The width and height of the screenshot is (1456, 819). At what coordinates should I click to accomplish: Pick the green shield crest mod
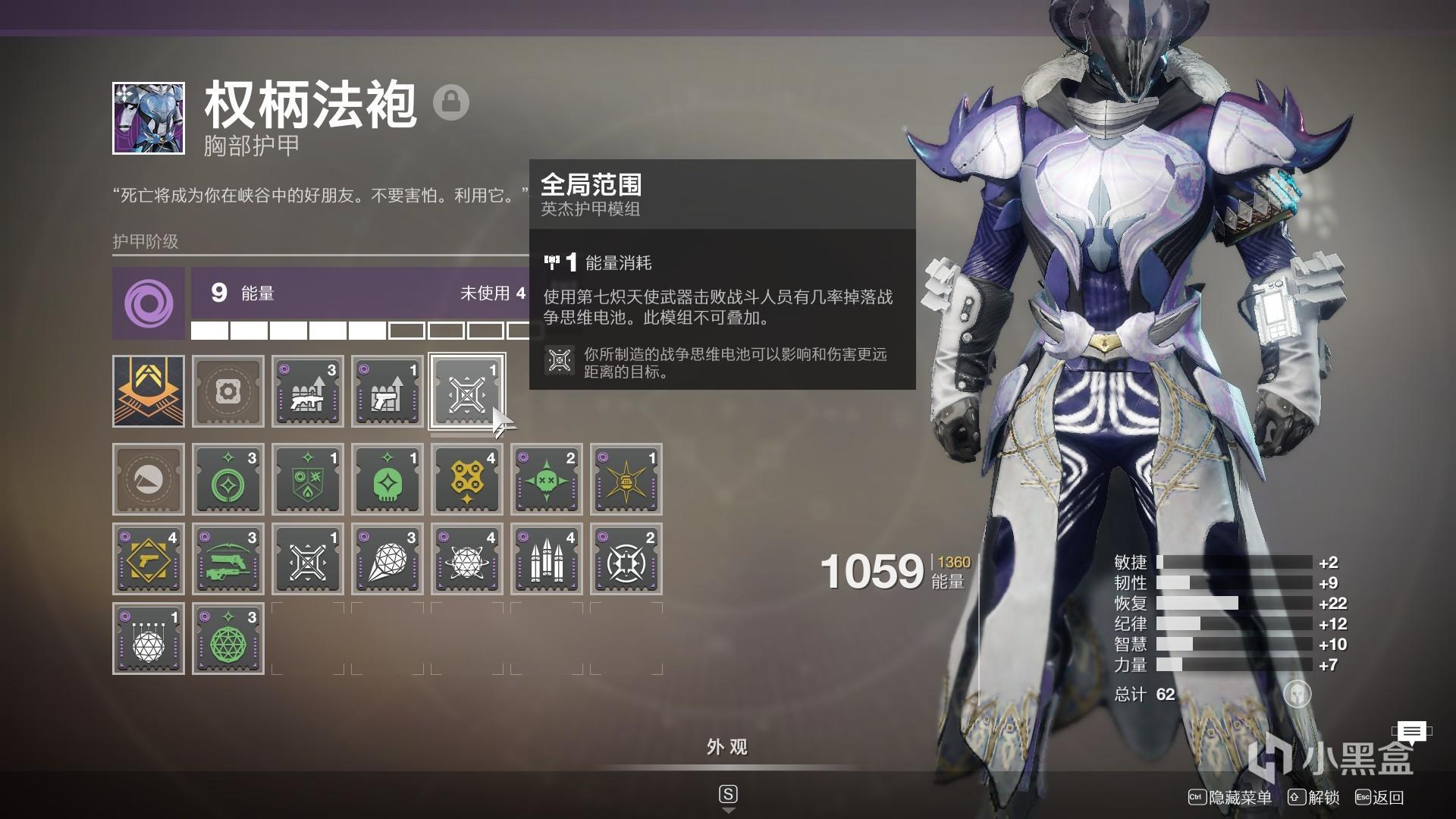(x=308, y=479)
